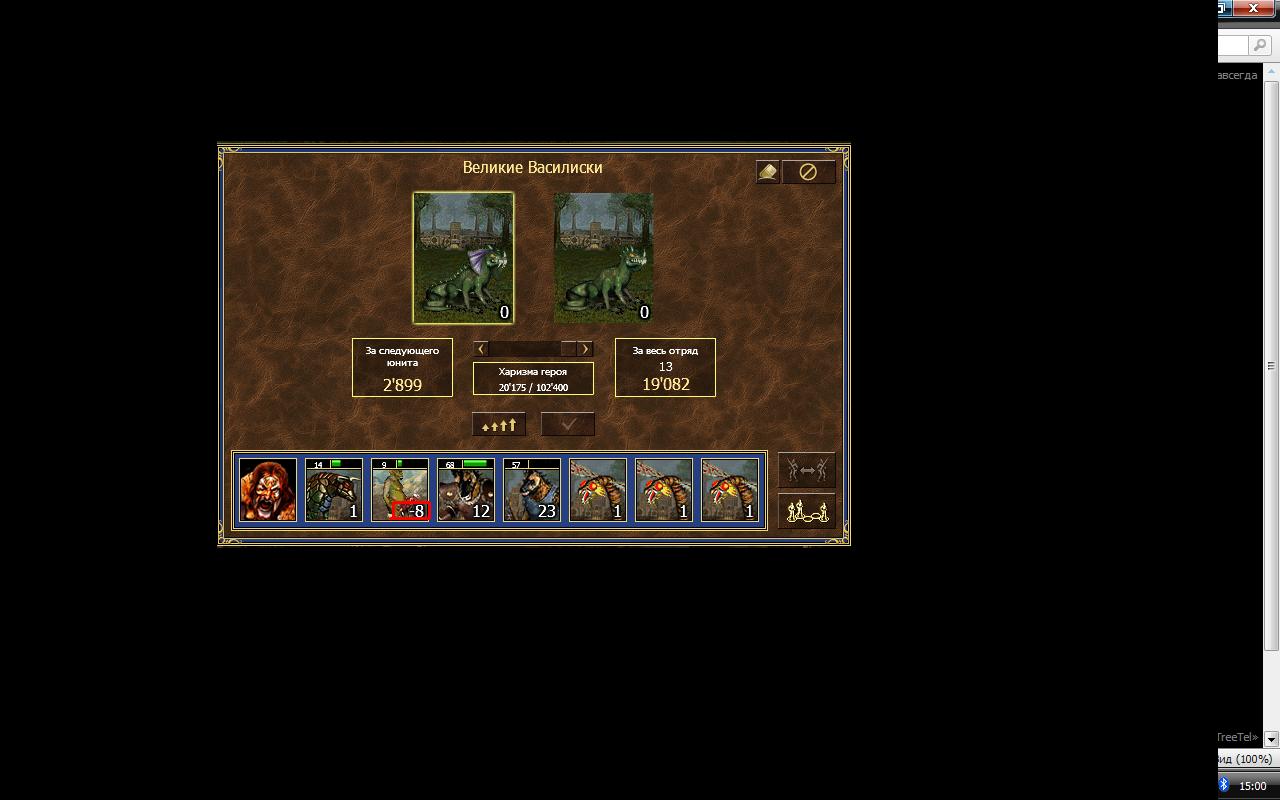1280x800 pixels.
Task: Click the slider's right arrow
Action: pyautogui.click(x=585, y=349)
